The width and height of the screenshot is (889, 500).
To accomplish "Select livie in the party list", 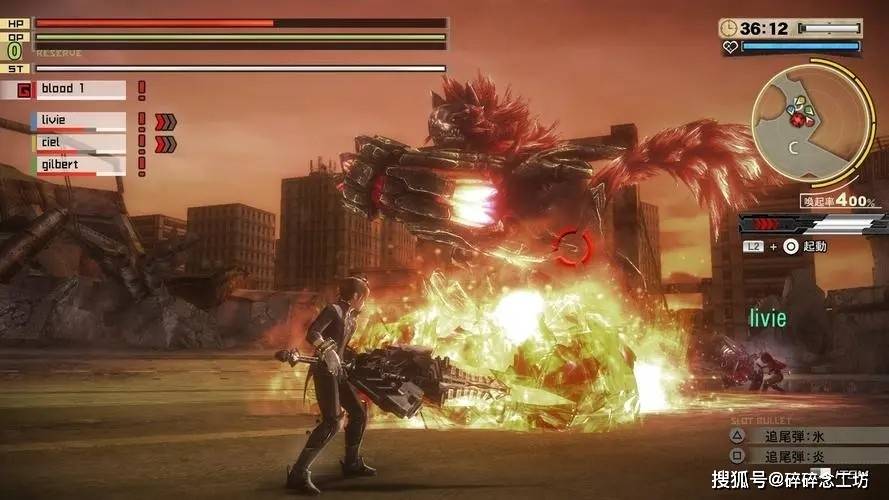I will click(x=80, y=120).
